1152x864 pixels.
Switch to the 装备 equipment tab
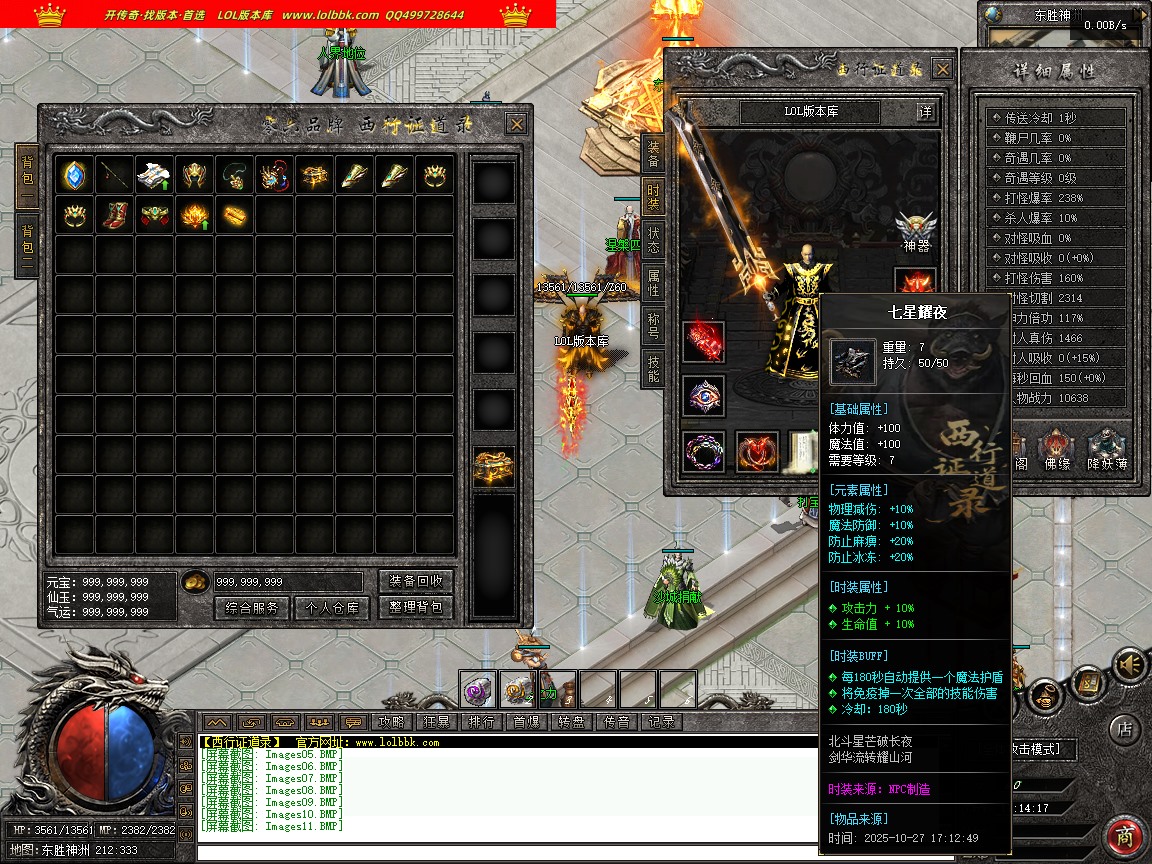click(653, 153)
